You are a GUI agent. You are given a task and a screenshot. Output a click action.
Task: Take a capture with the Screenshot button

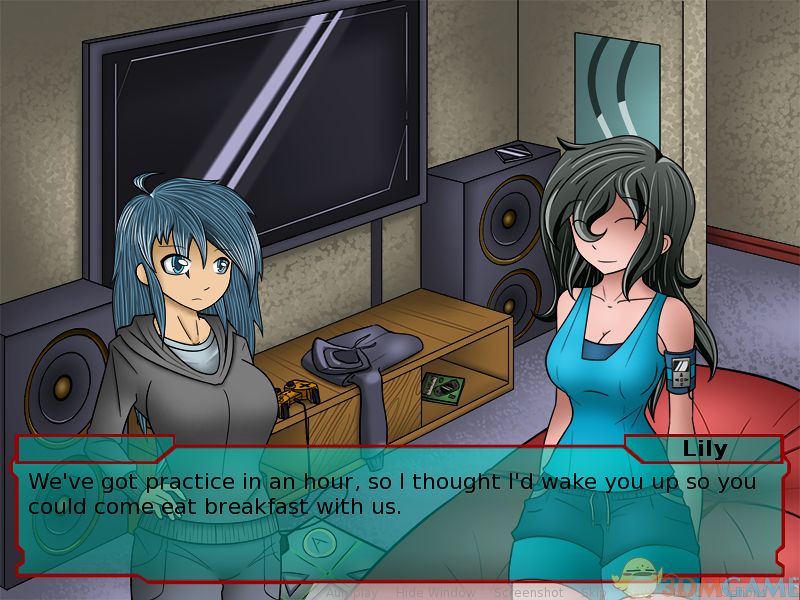[x=528, y=592]
